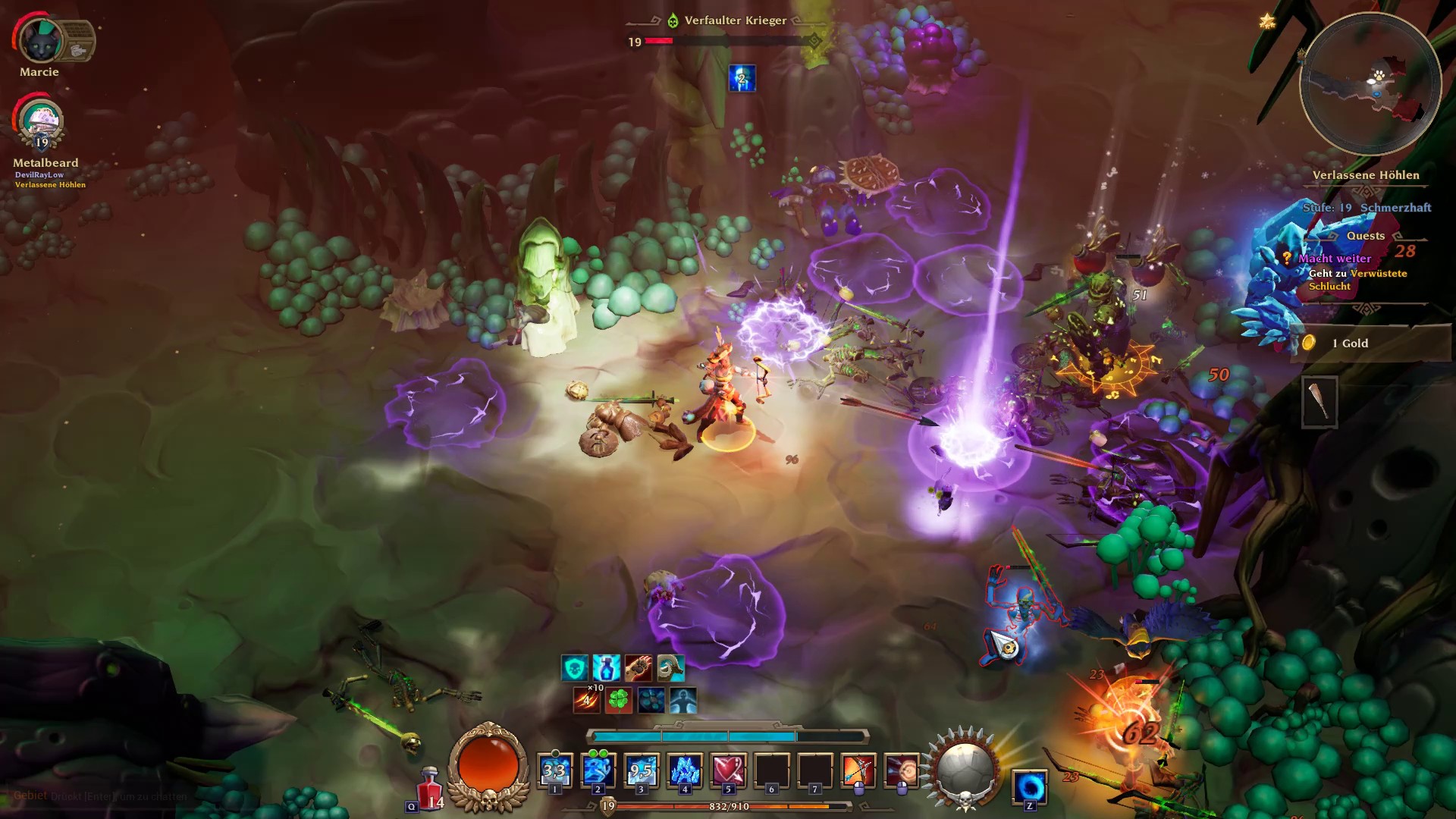Activate the heart with arrow skill
Image resolution: width=1456 pixels, height=819 pixels.
(x=728, y=771)
